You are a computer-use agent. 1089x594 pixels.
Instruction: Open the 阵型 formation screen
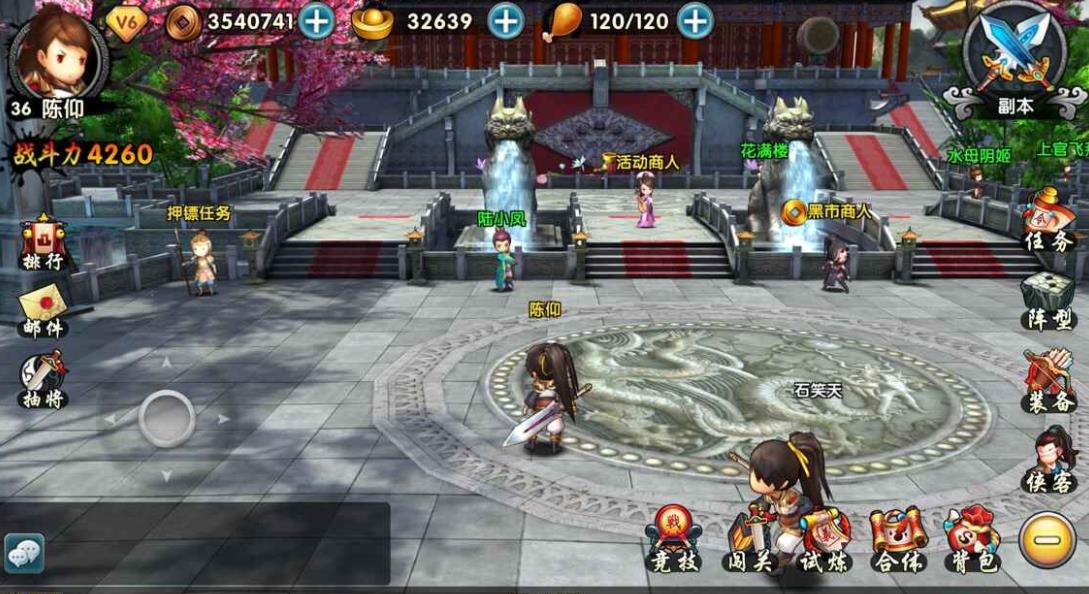pyautogui.click(x=1047, y=300)
